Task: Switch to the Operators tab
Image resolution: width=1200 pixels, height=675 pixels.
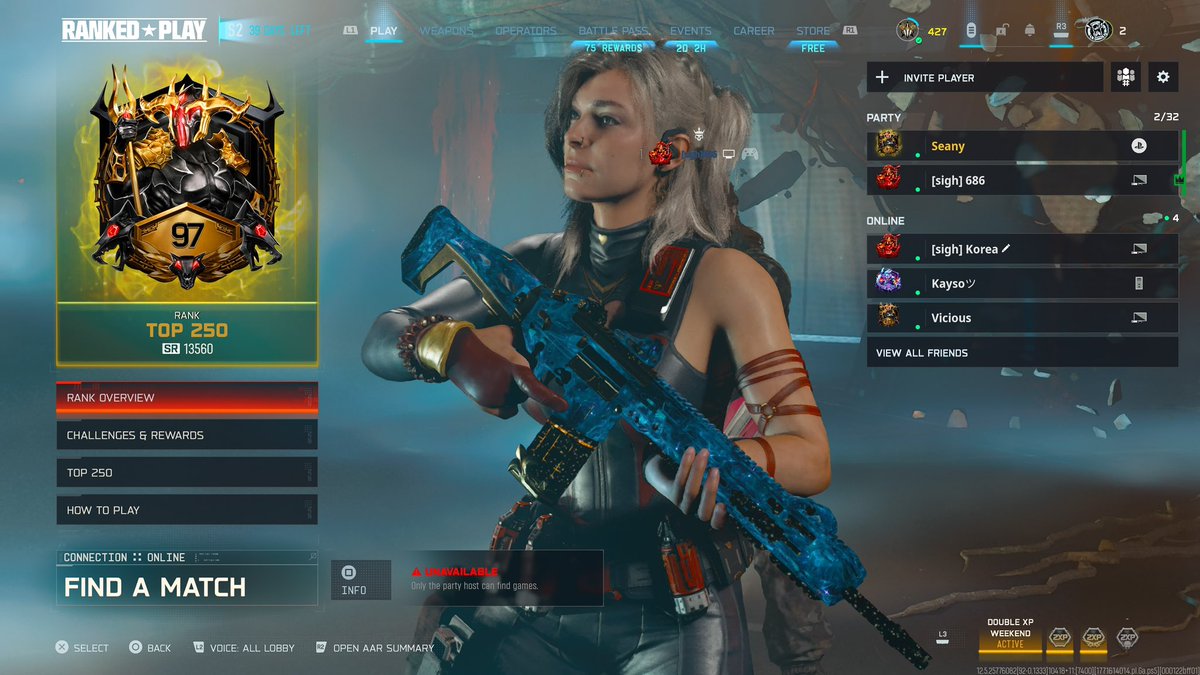Action: (526, 31)
